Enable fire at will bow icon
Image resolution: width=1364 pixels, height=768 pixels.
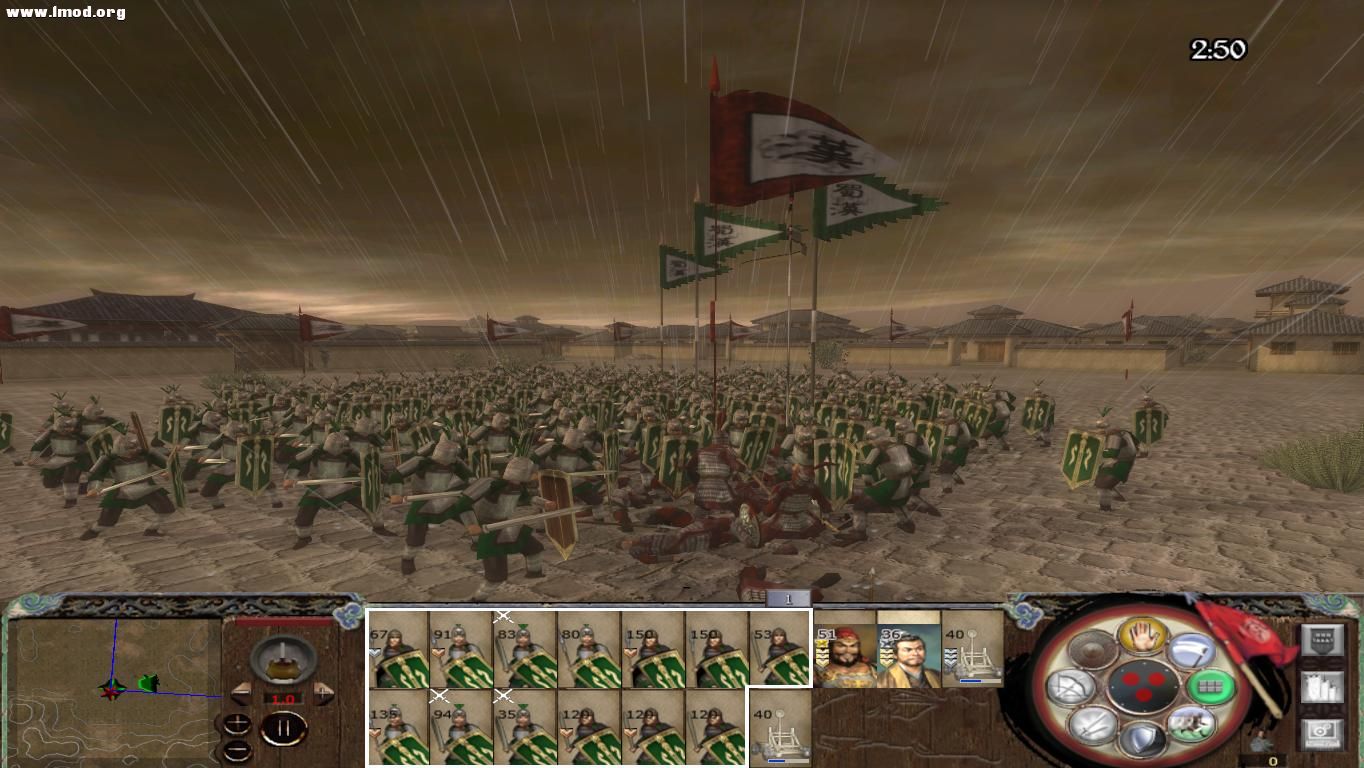coord(1070,685)
